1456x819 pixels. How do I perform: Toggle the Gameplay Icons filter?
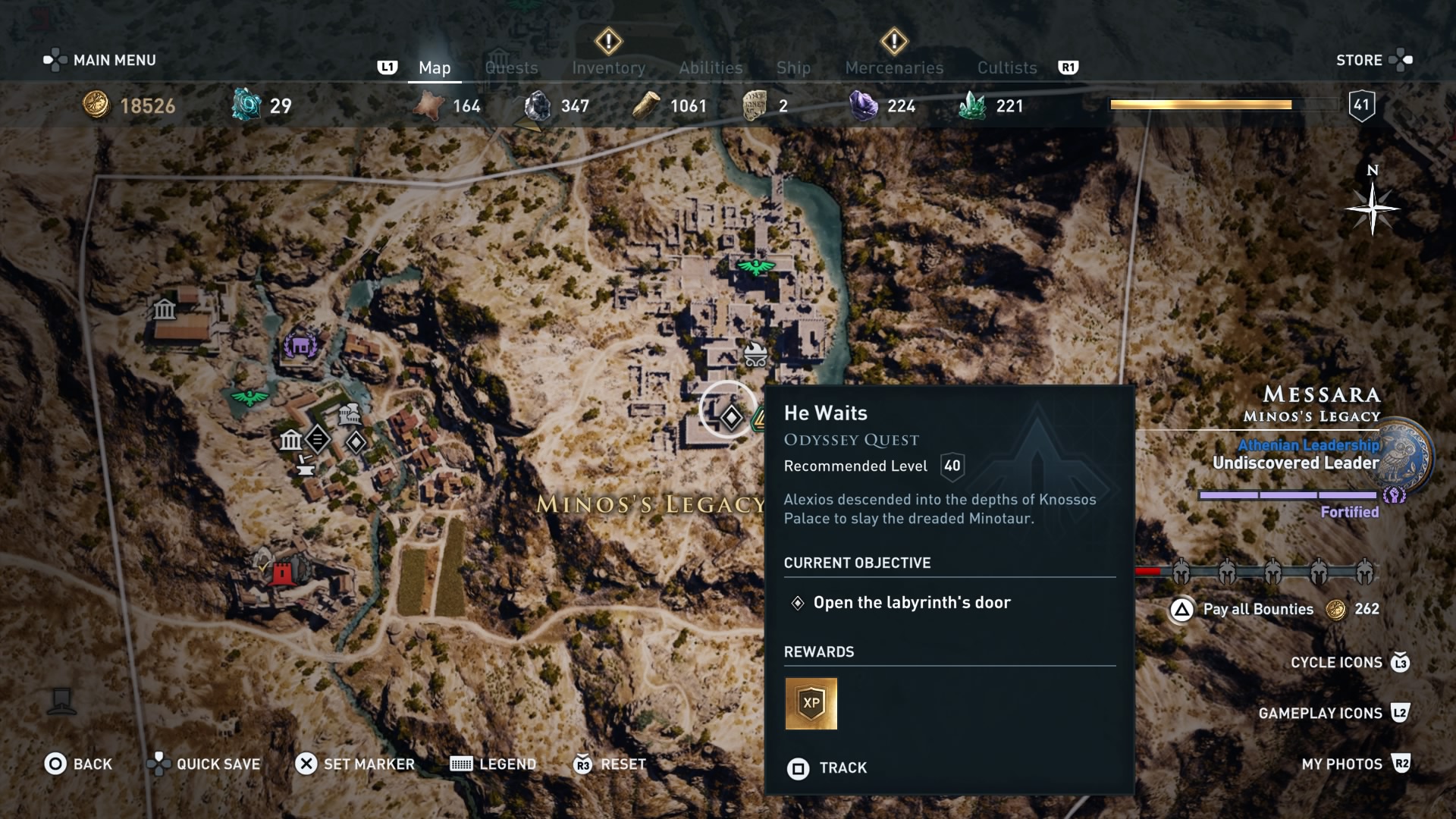point(1333,713)
